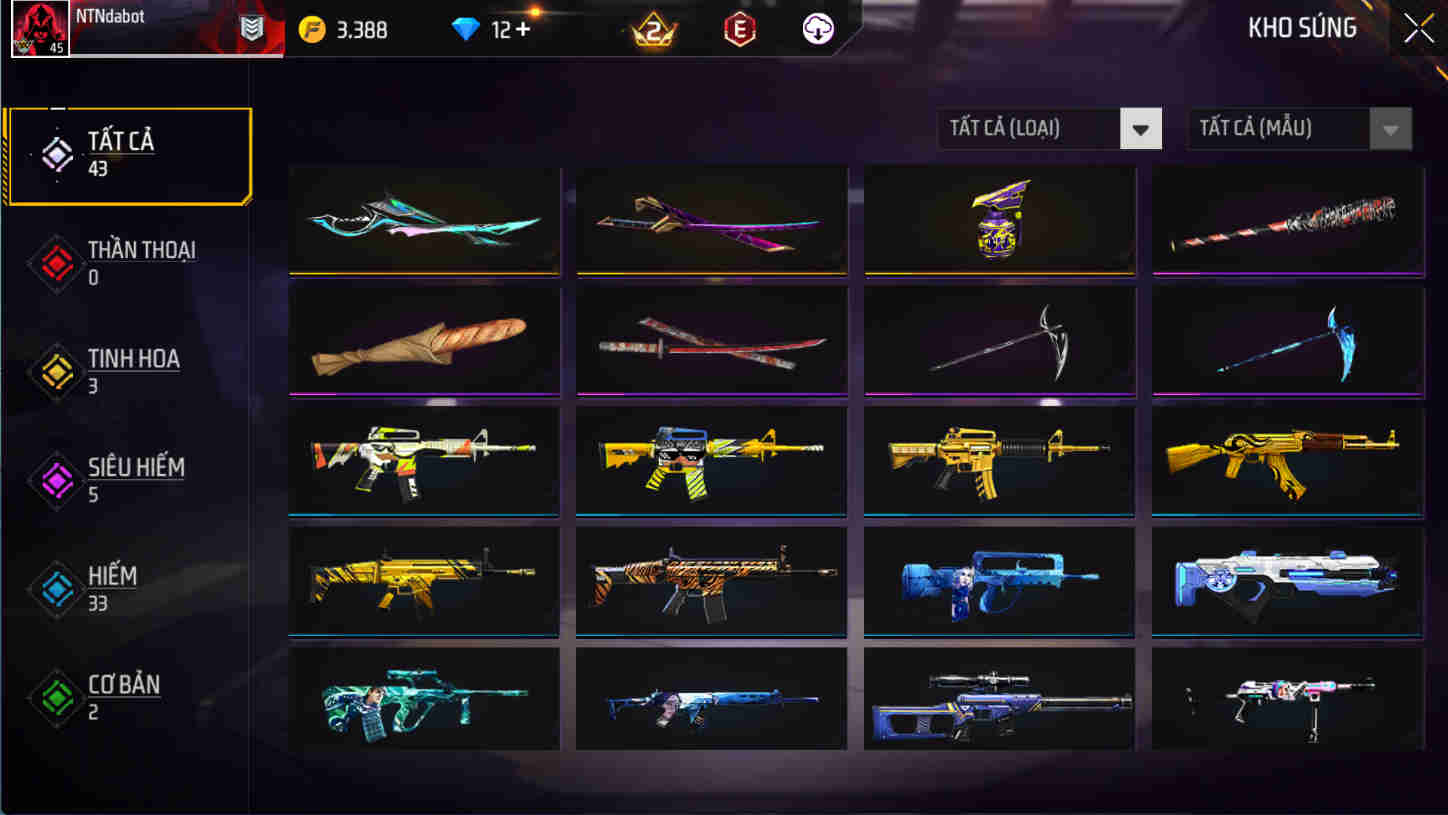Select the golden AK skin thumbnail
Image resolution: width=1448 pixels, height=815 pixels.
coord(1287,461)
